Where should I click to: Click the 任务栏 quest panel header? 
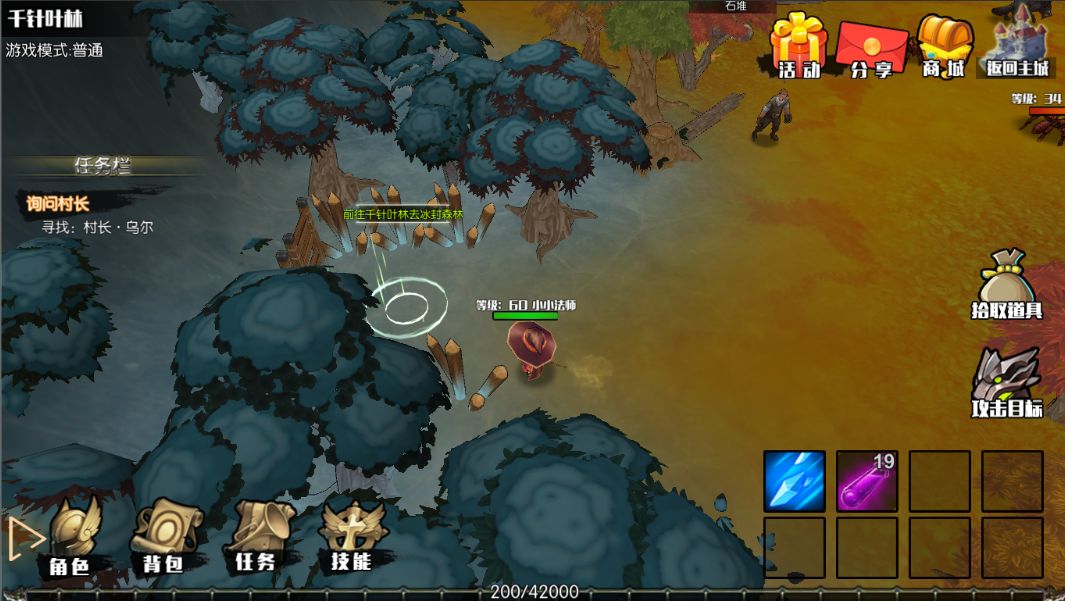point(103,165)
